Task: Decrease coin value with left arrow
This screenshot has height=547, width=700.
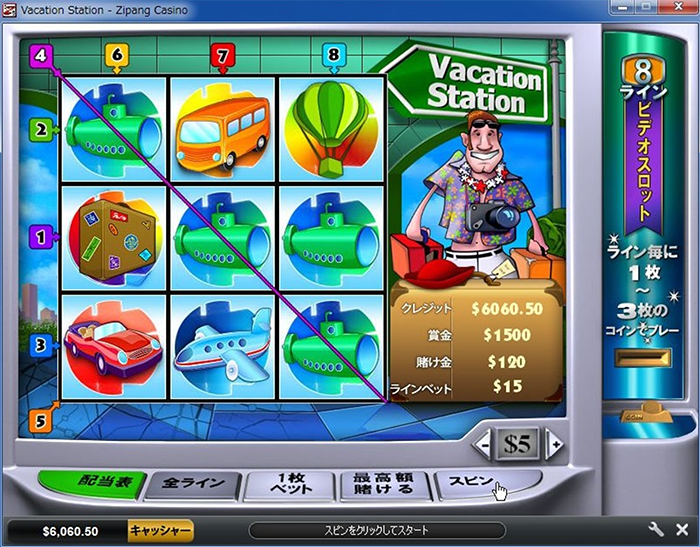Action: tap(484, 443)
